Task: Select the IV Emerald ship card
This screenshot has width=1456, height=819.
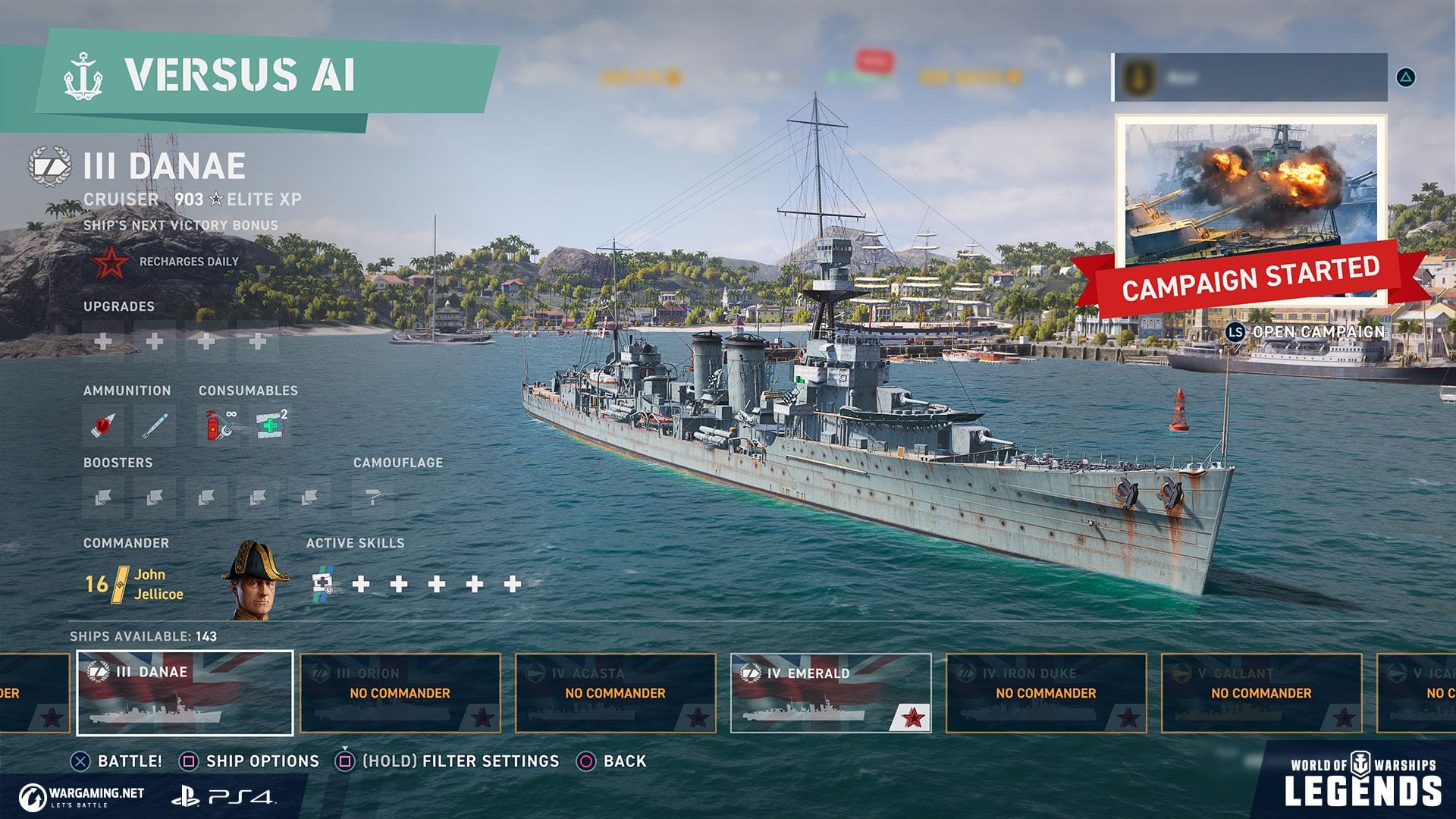Action: pyautogui.click(x=830, y=692)
